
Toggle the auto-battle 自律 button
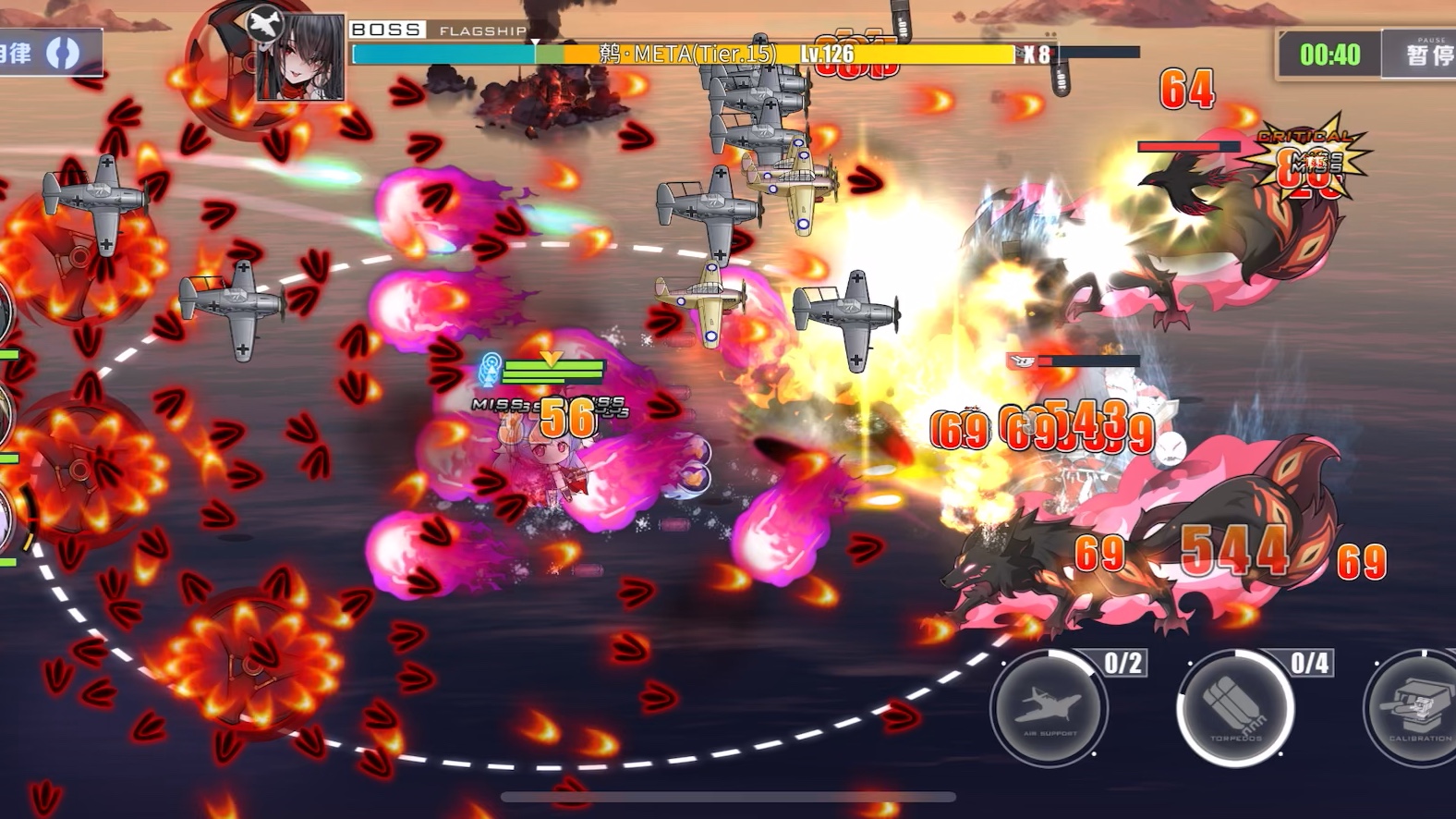tap(46, 53)
